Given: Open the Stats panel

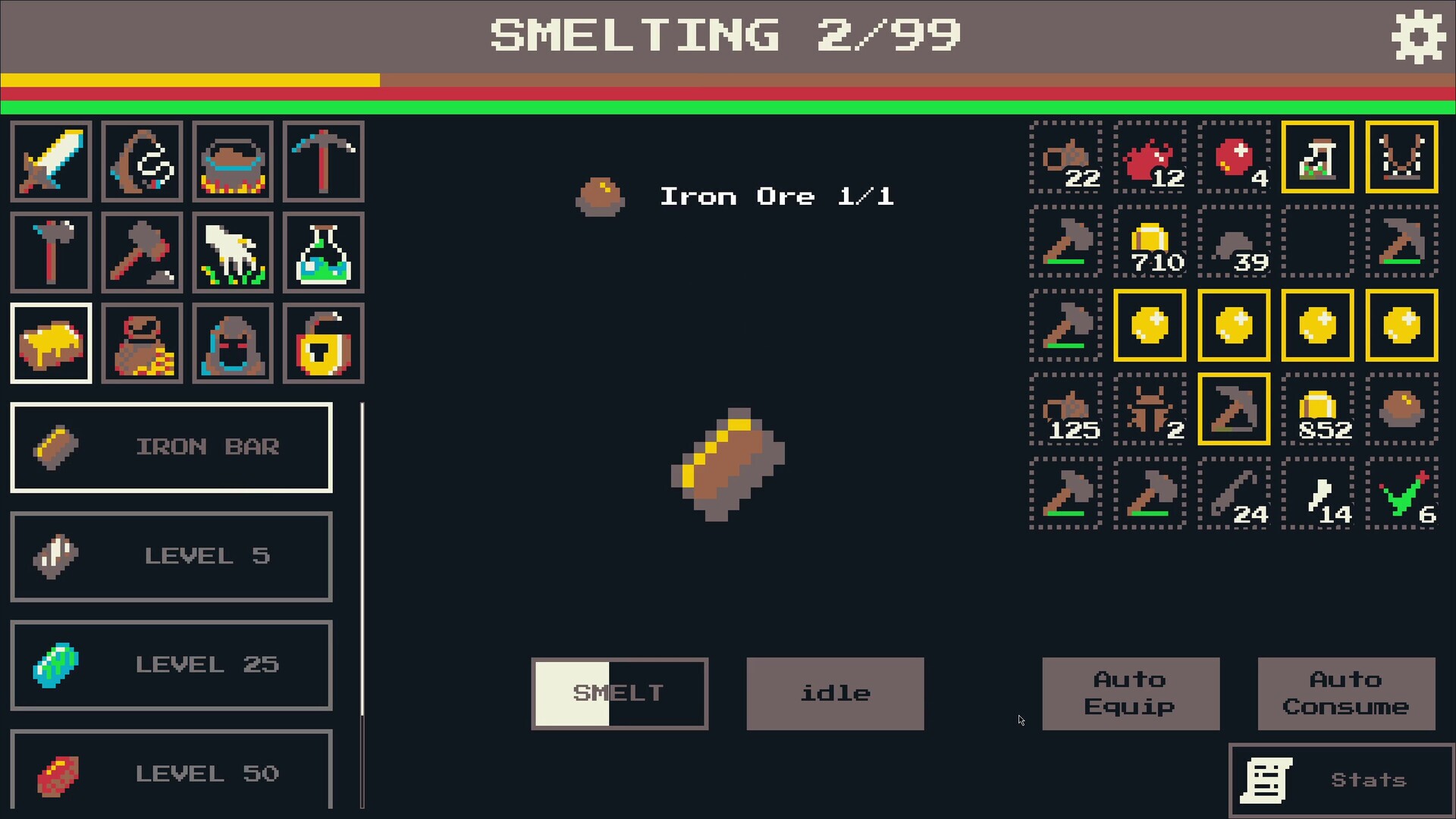Looking at the screenshot, I should click(x=1341, y=779).
